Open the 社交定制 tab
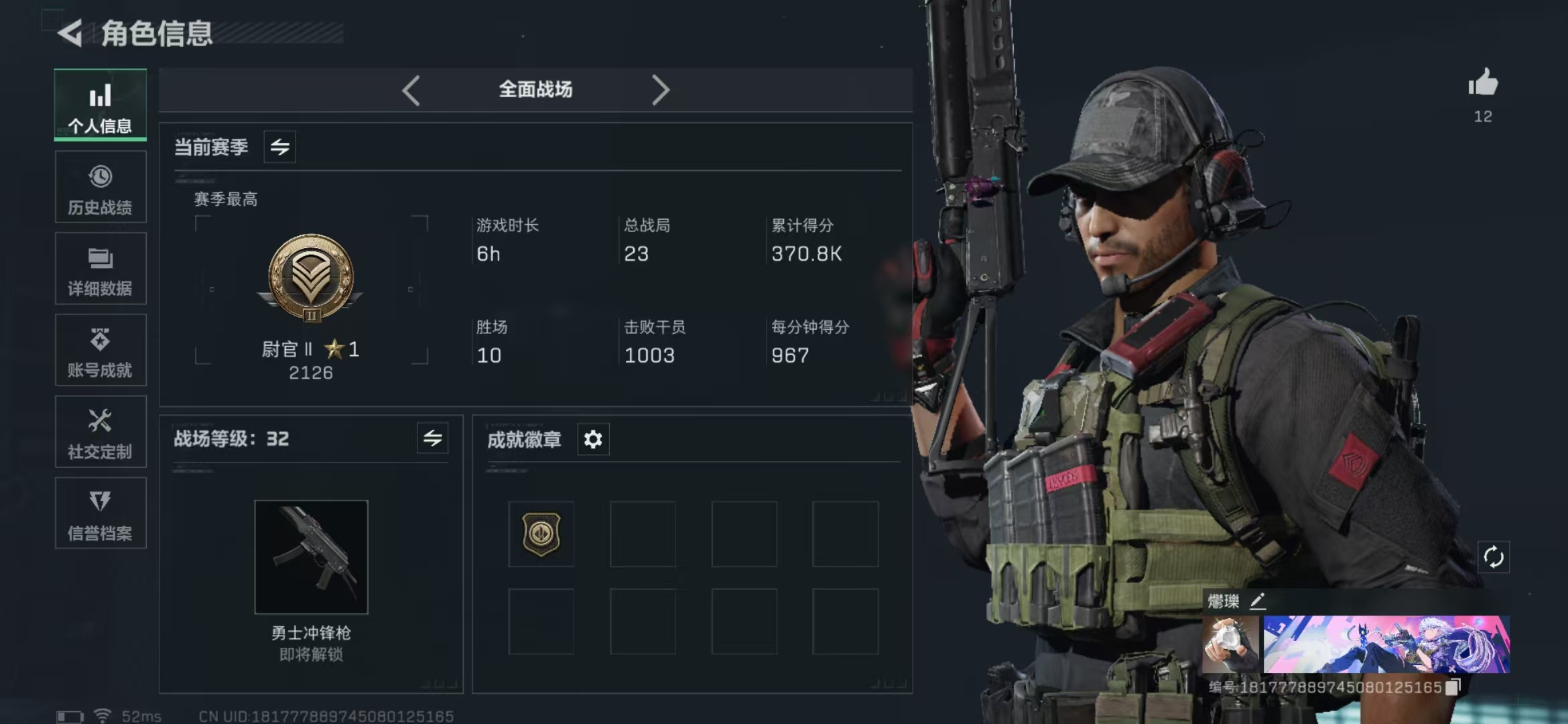This screenshot has width=1568, height=724. 101,432
